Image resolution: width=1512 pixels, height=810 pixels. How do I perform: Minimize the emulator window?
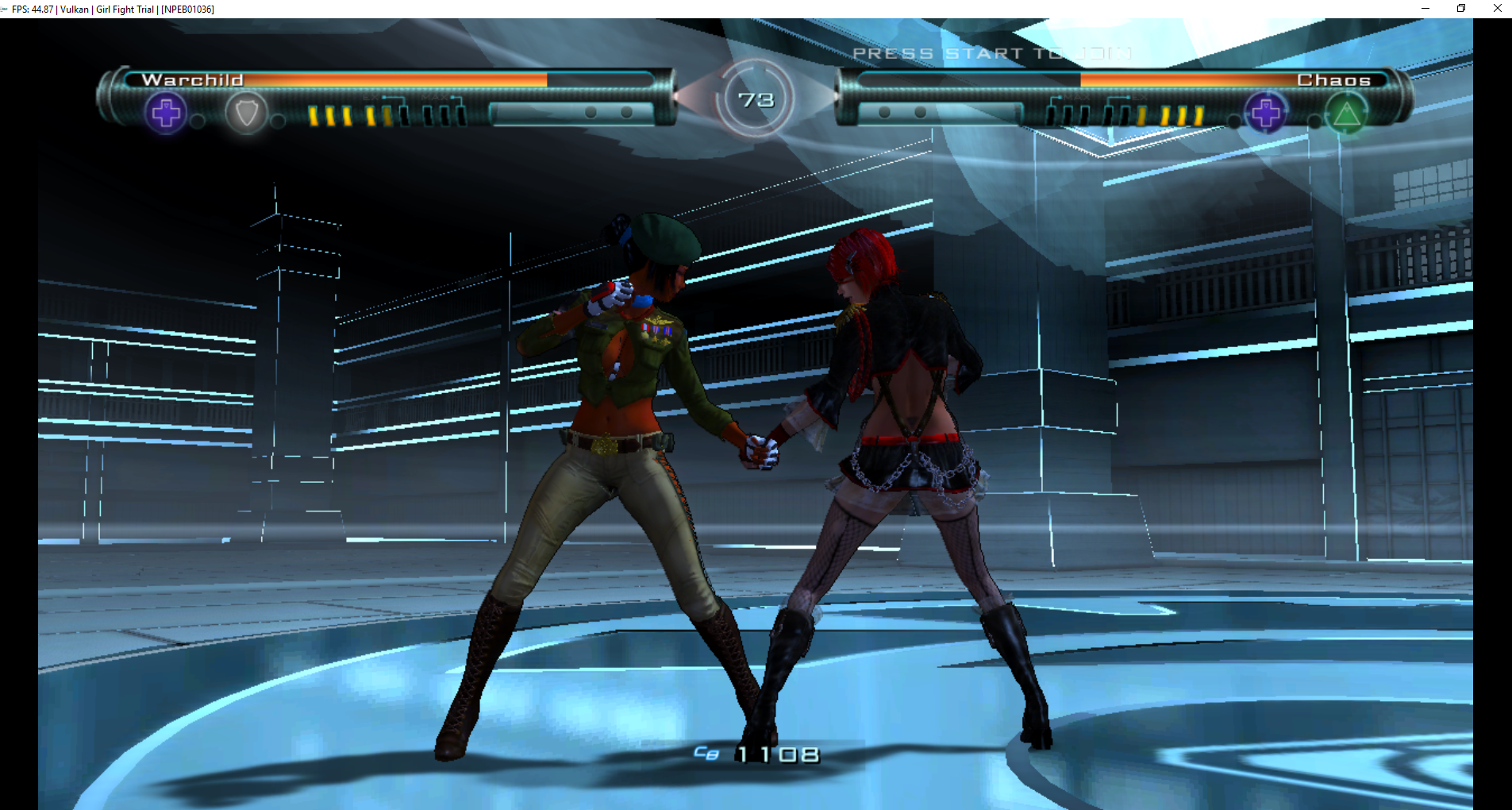pos(1425,9)
